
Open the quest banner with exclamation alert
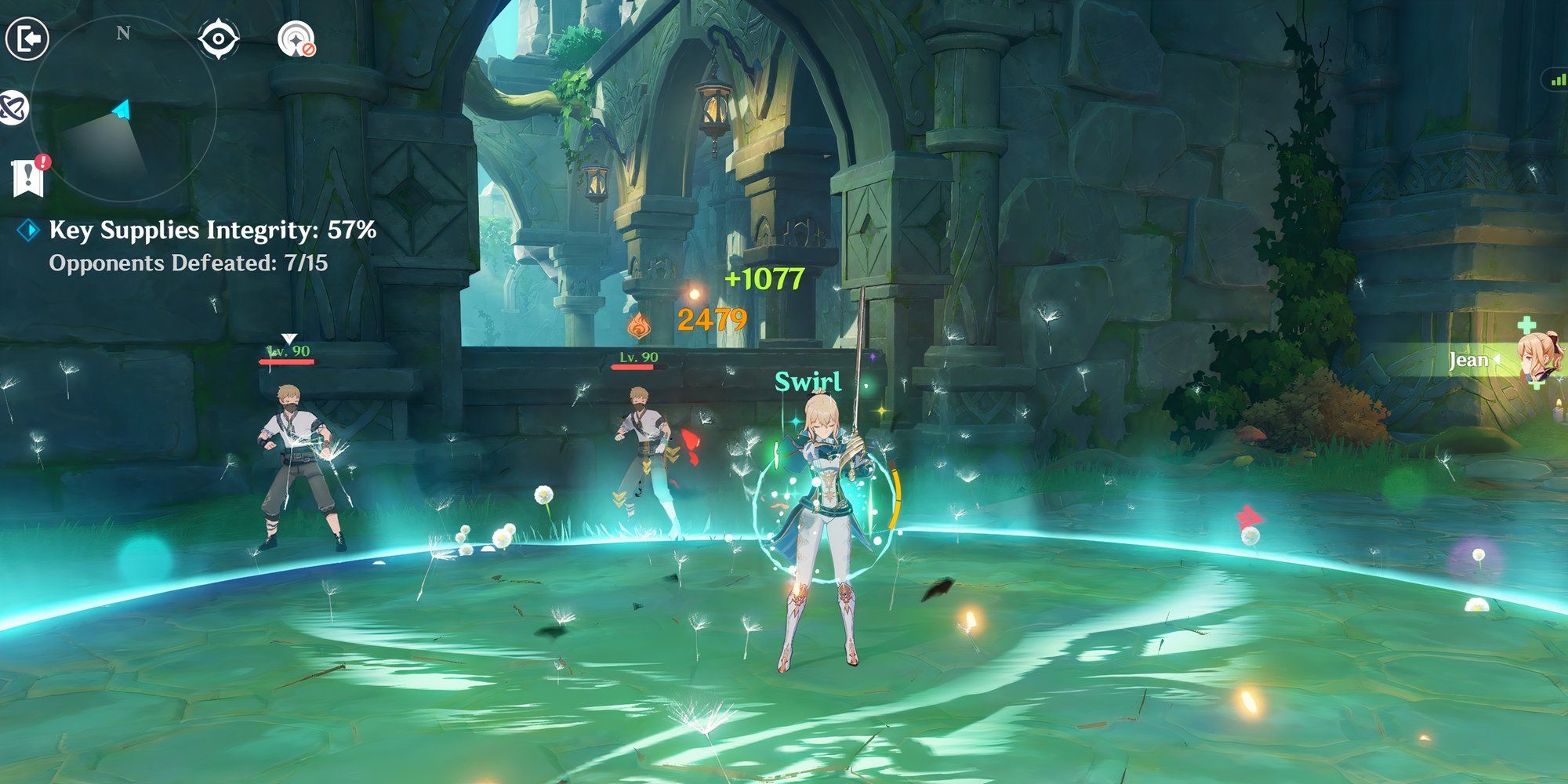[28, 176]
